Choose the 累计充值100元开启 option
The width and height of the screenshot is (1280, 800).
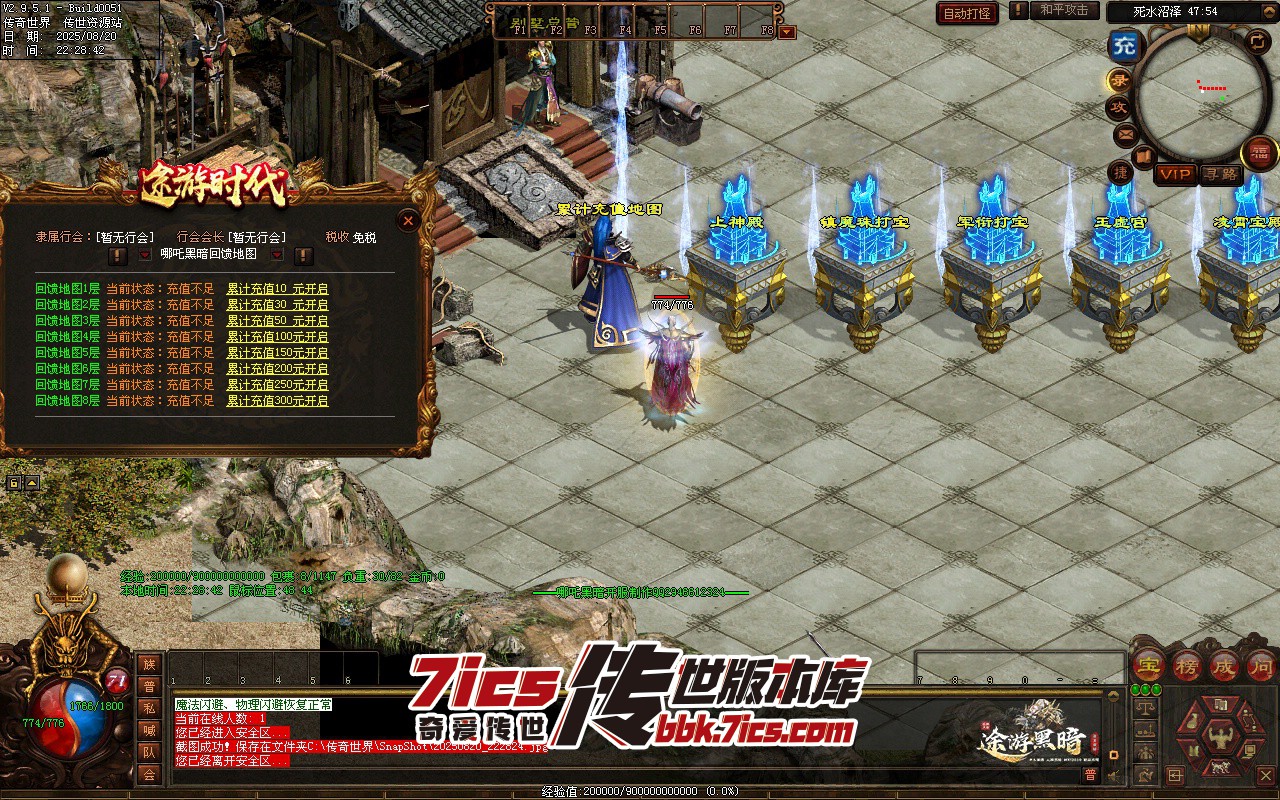point(277,337)
